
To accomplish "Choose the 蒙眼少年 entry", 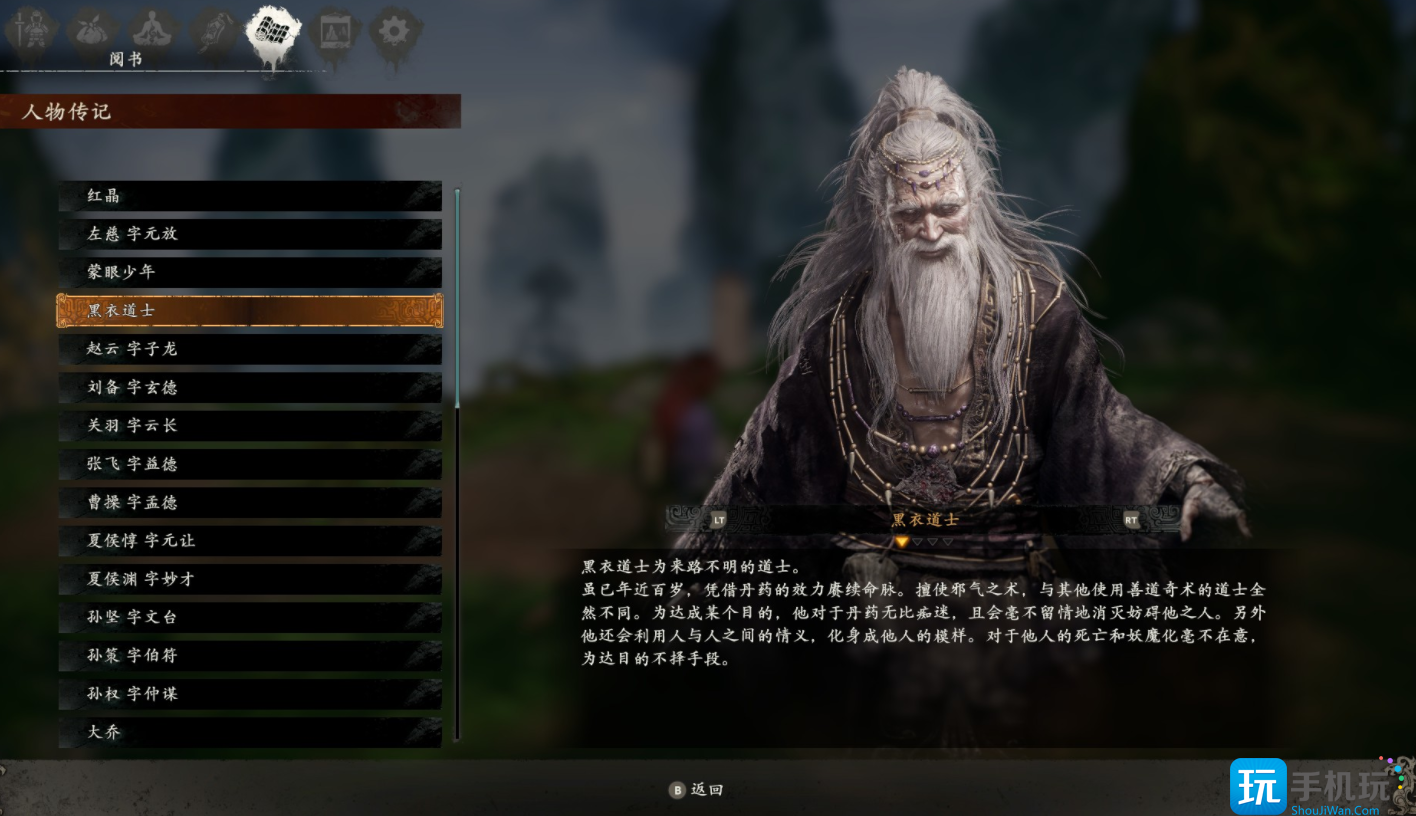I will [250, 272].
